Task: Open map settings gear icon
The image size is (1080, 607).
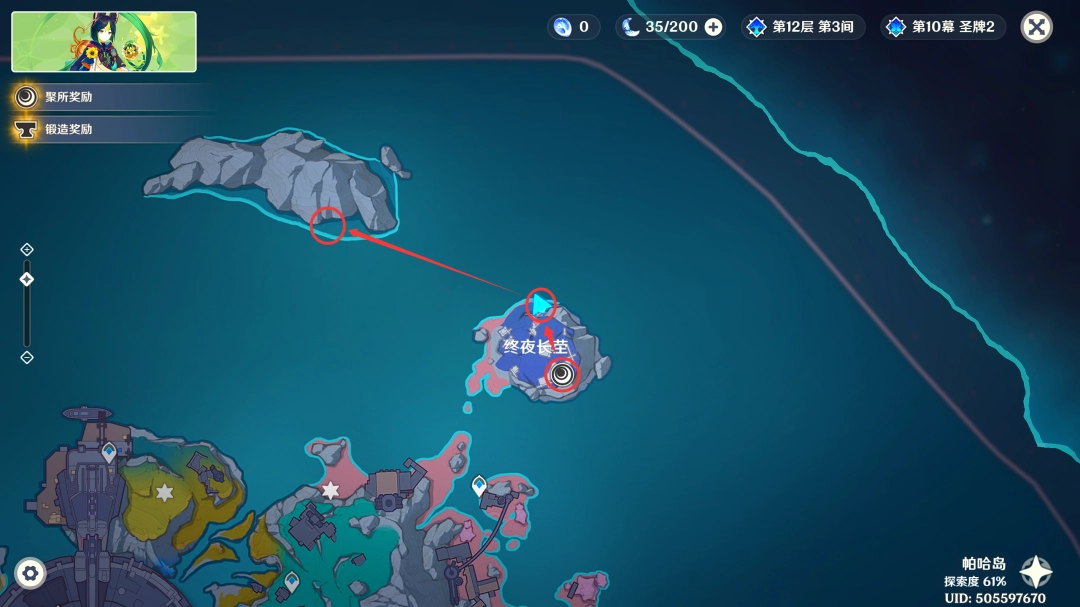Action: click(x=30, y=573)
